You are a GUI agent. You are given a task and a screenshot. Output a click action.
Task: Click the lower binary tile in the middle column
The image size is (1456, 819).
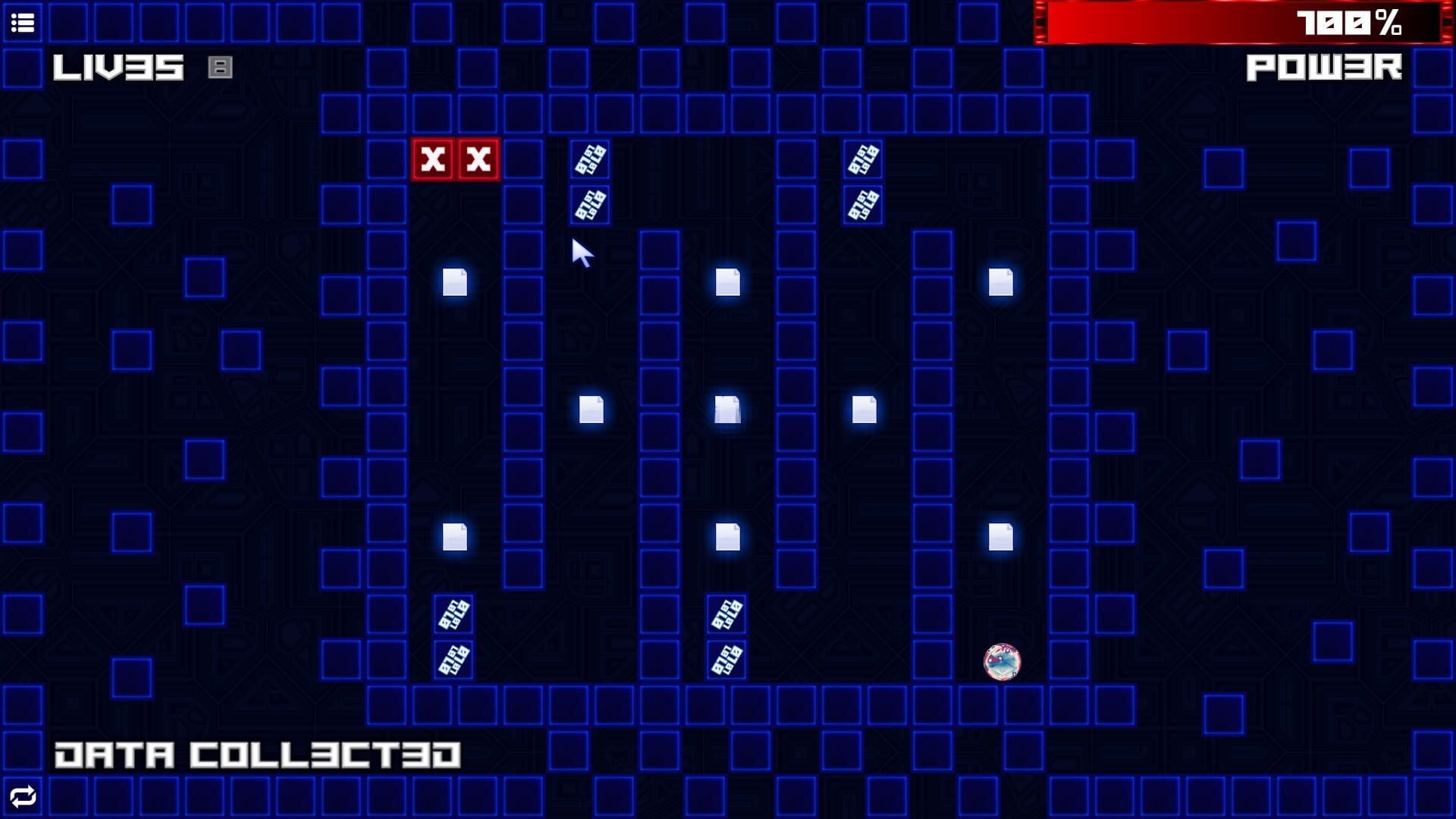tap(726, 660)
